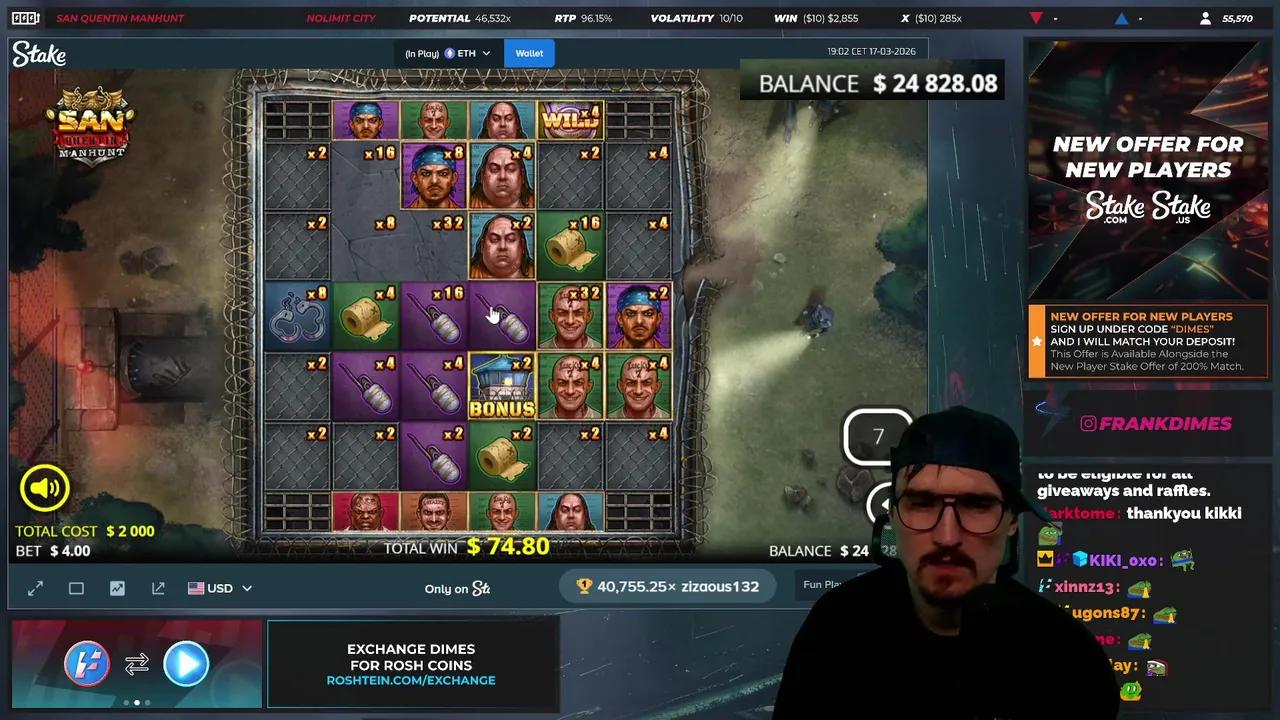The width and height of the screenshot is (1280, 720).
Task: Click the Wallet button
Action: [529, 53]
